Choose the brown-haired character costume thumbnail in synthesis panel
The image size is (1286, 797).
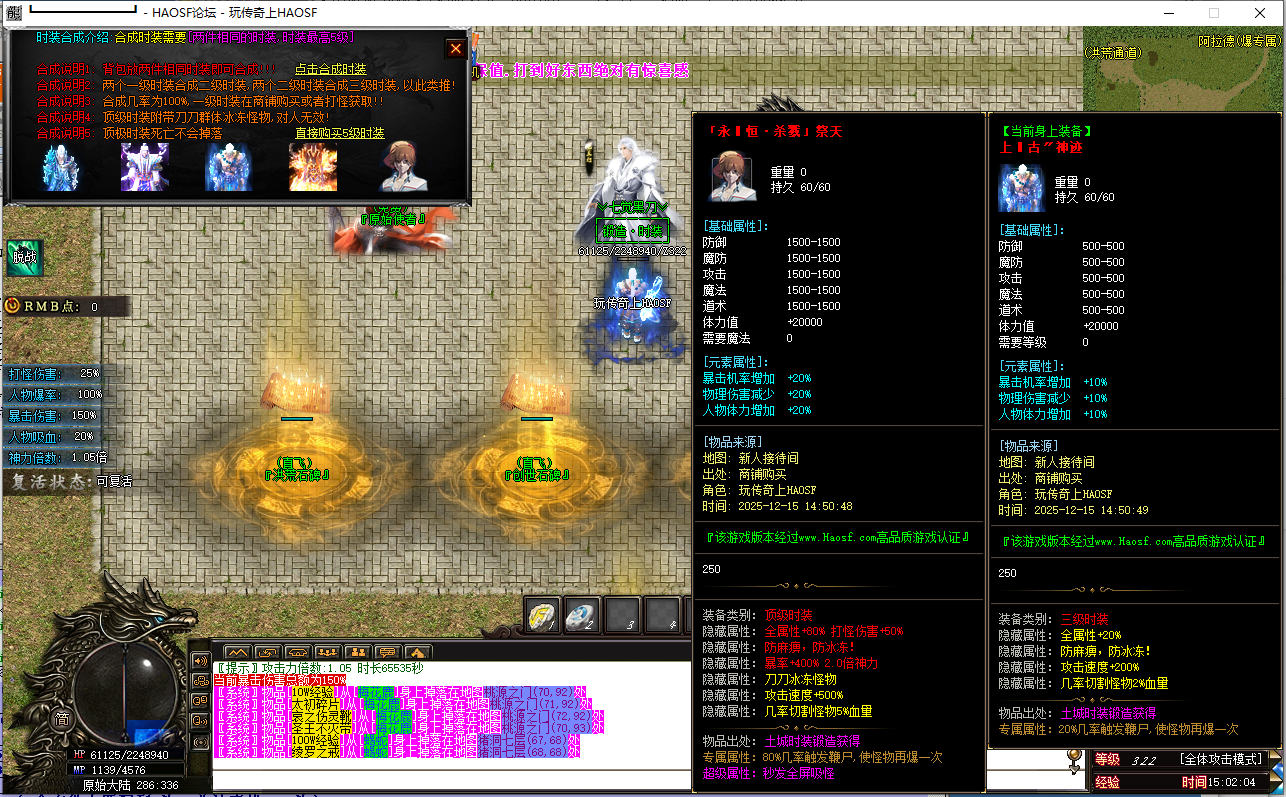[x=404, y=167]
